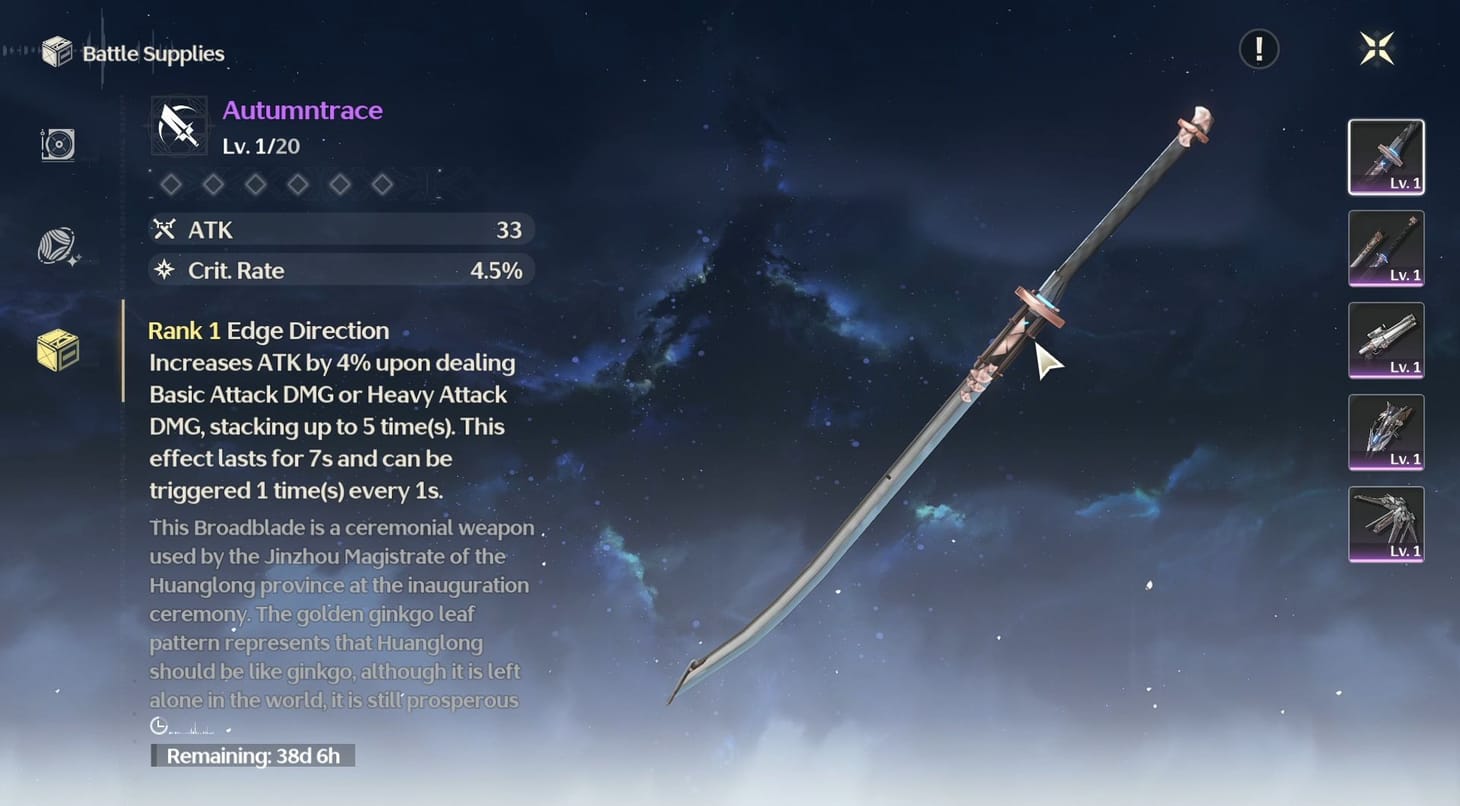The image size is (1460, 806).
Task: Click the first rank diamond under the weapon level
Action: pos(171,184)
